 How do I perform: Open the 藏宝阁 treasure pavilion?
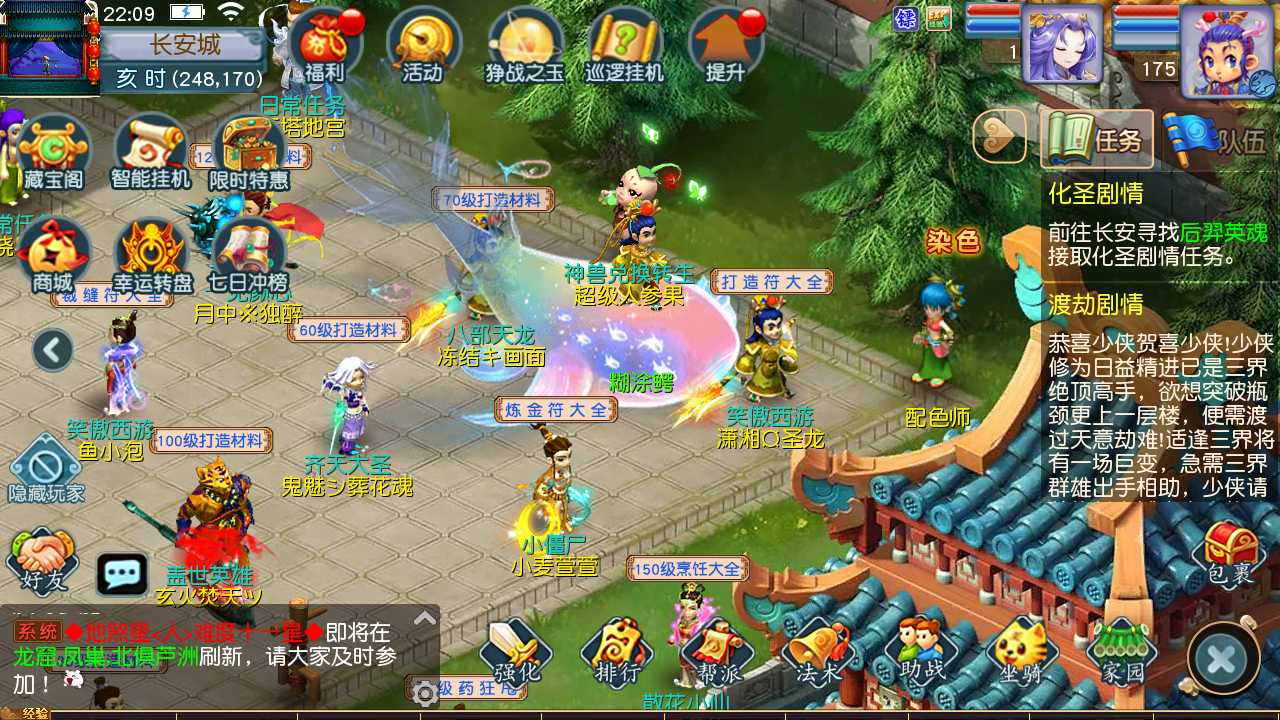[54, 152]
